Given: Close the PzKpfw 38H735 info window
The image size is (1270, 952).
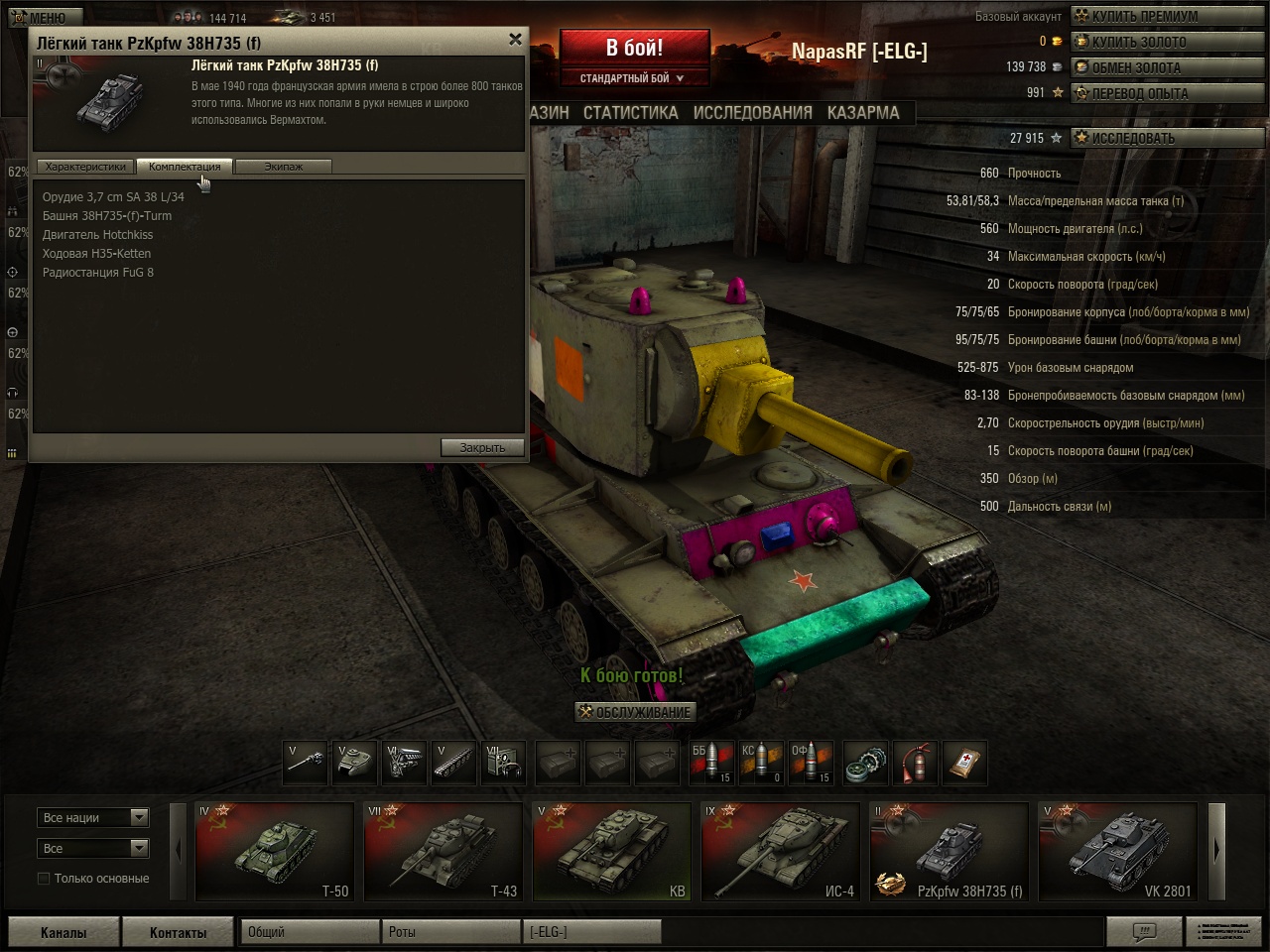Looking at the screenshot, I should (x=515, y=40).
